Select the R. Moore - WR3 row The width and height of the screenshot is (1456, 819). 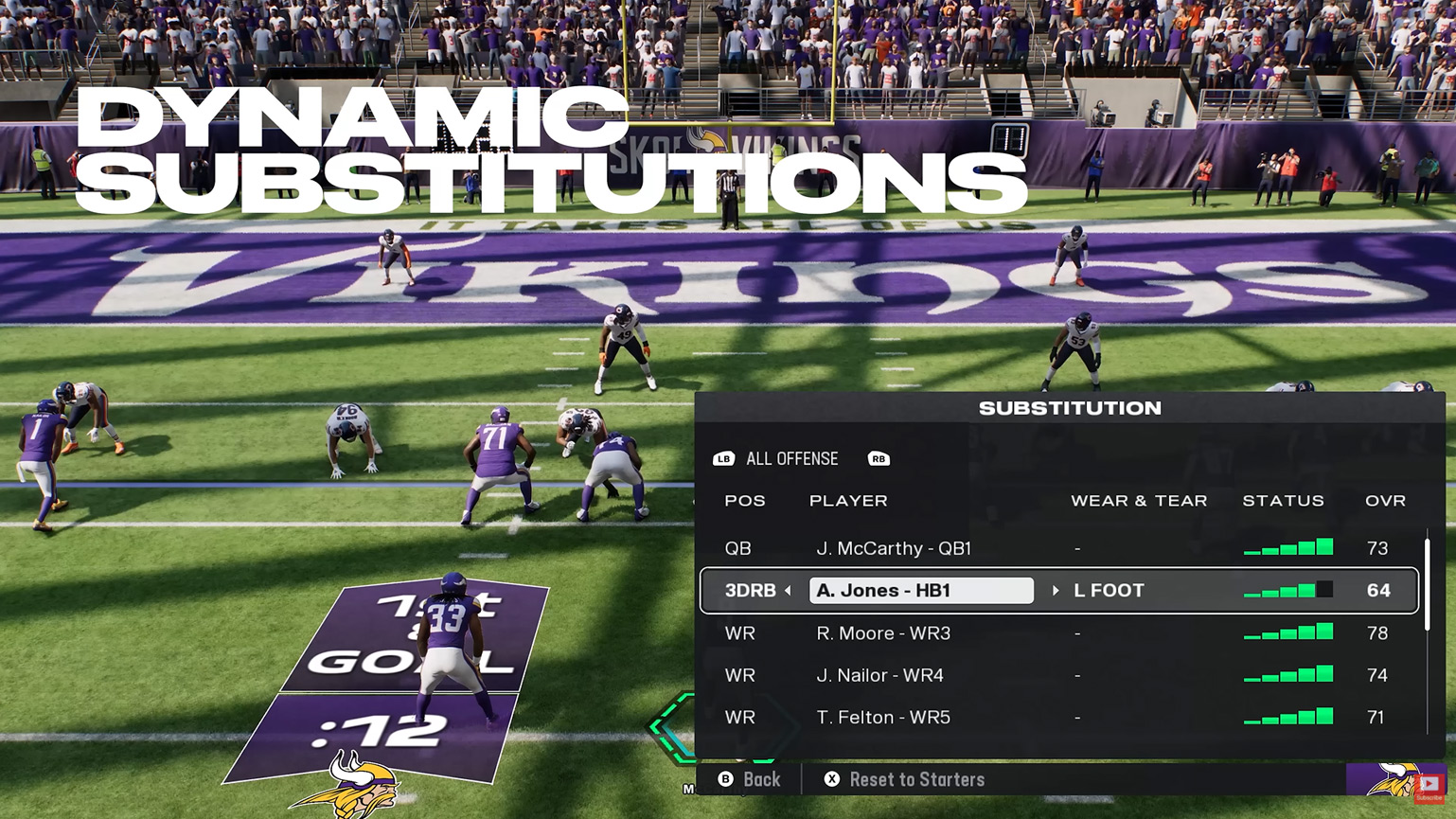(x=882, y=632)
